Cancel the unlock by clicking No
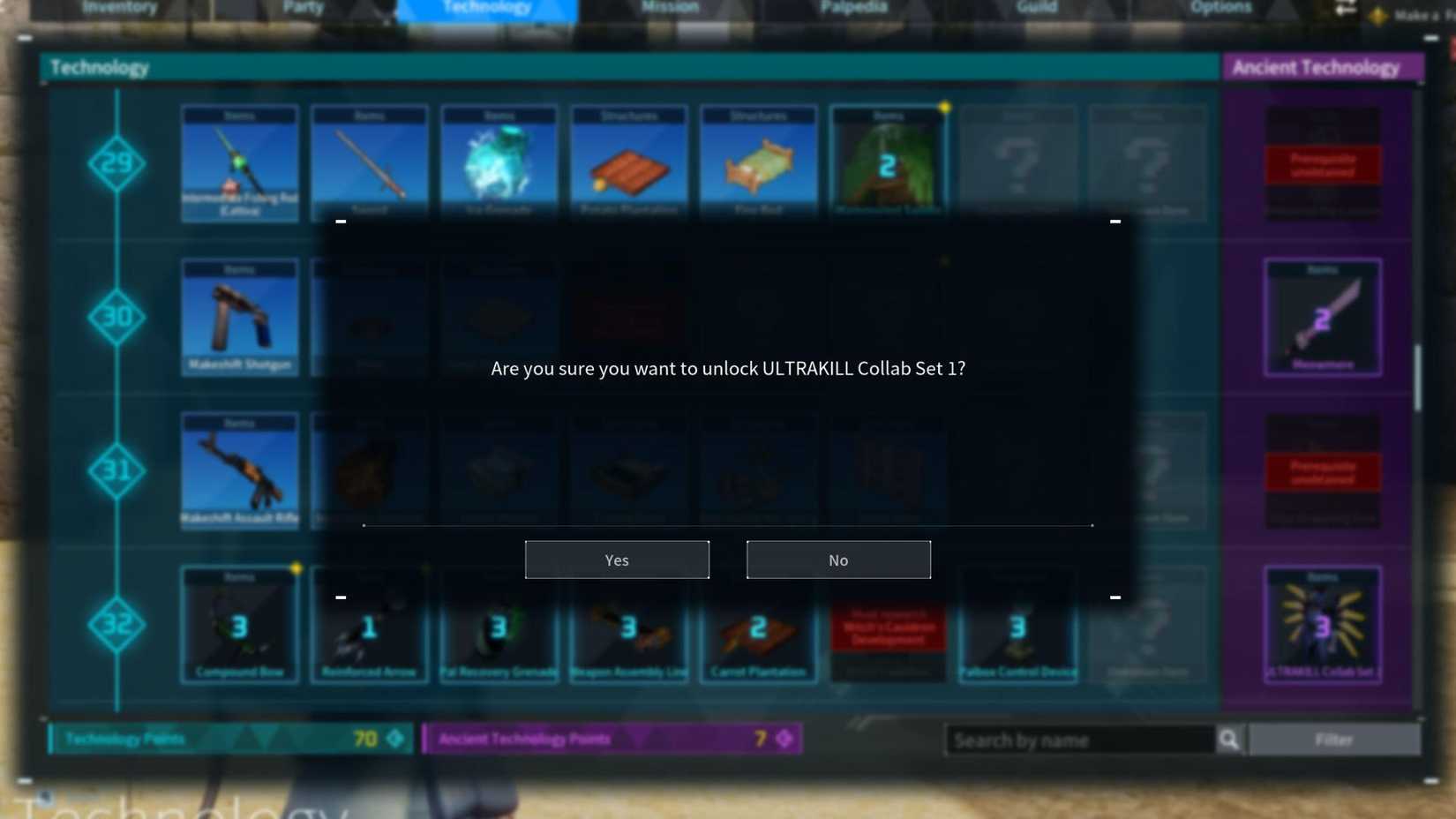The image size is (1456, 819). (837, 560)
